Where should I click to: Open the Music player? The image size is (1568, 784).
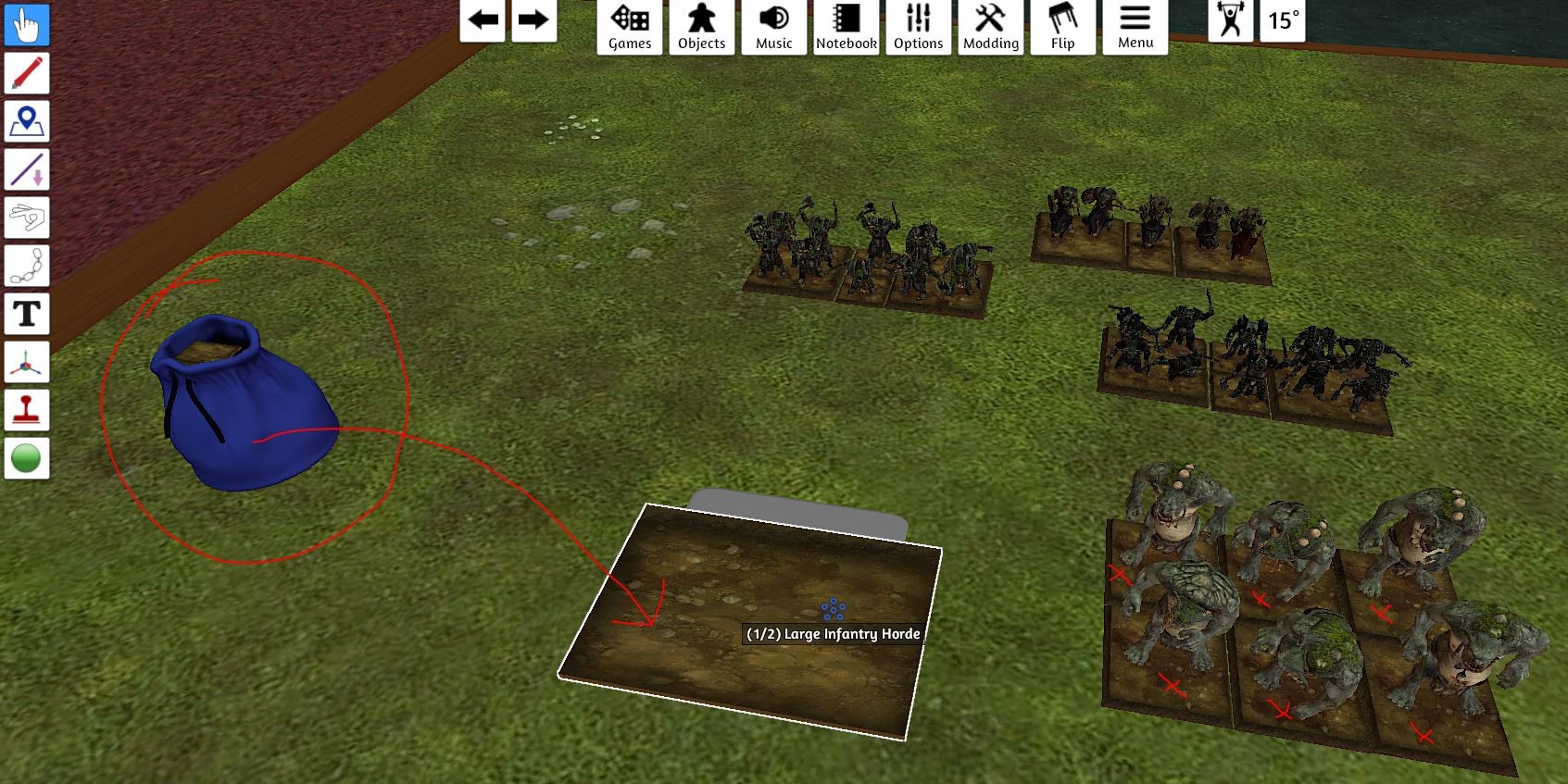[773, 25]
